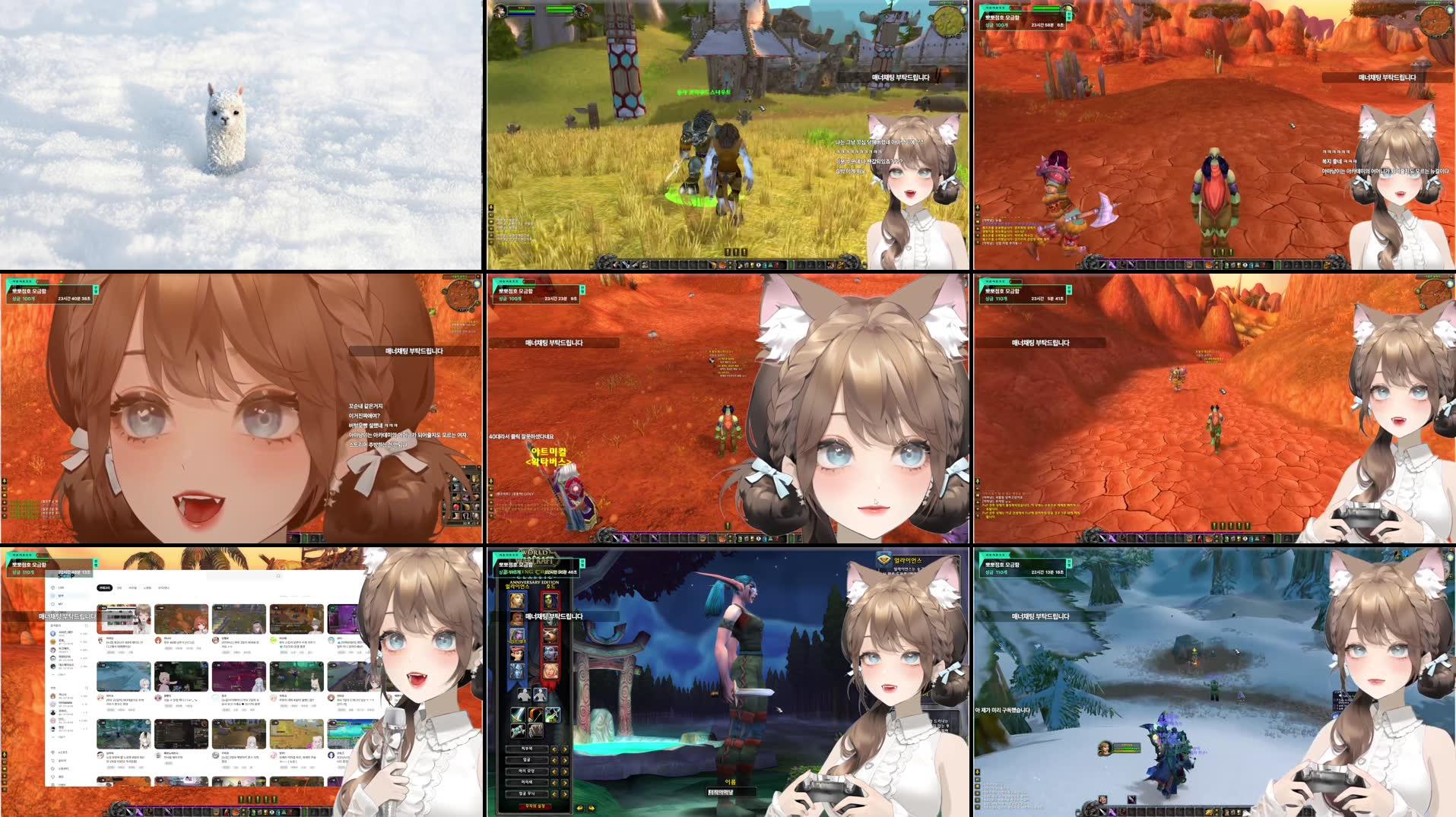
Task: Advance skin color with the right stepper arrow
Action: click(563, 749)
